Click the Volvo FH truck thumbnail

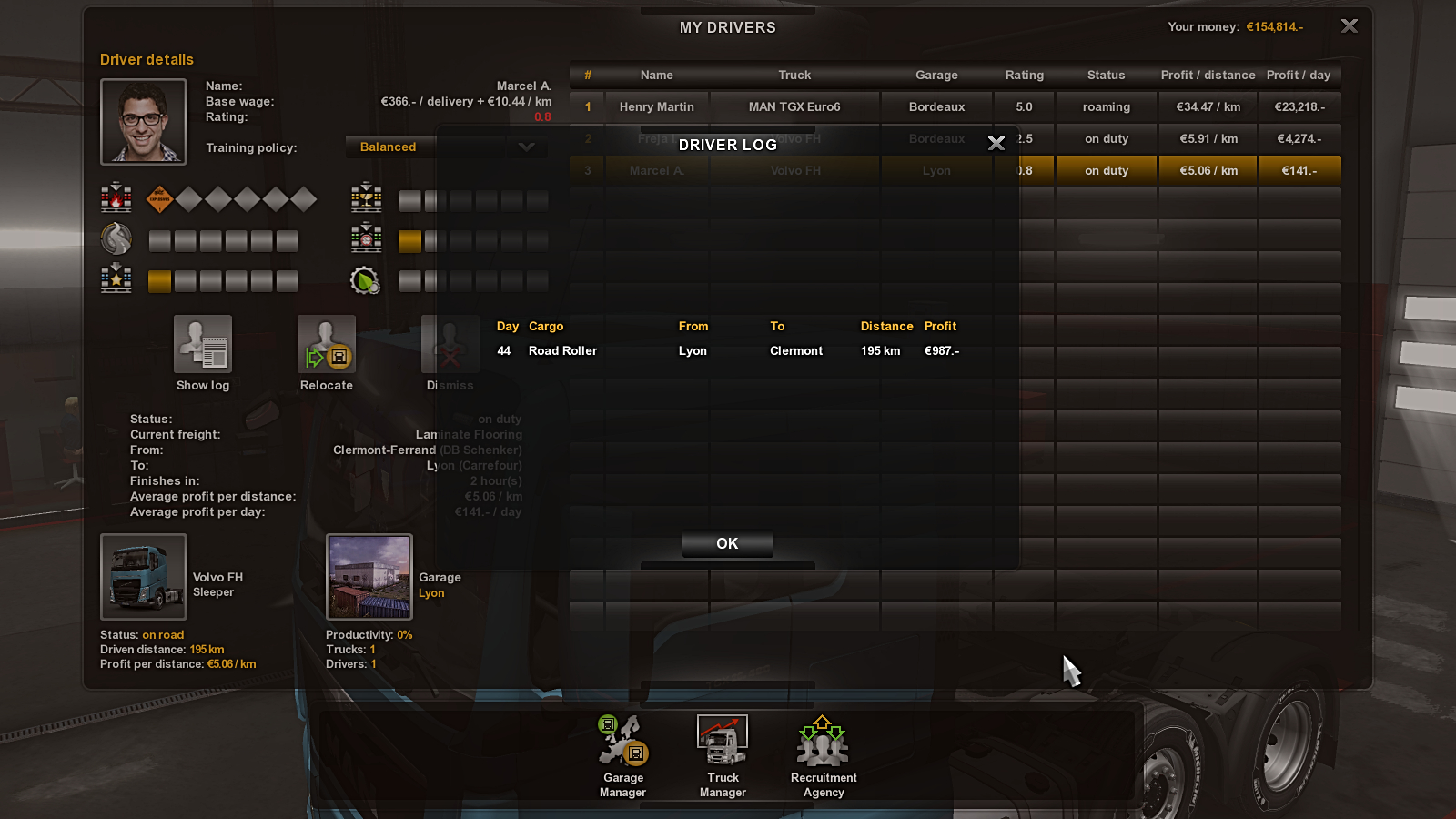[x=144, y=577]
